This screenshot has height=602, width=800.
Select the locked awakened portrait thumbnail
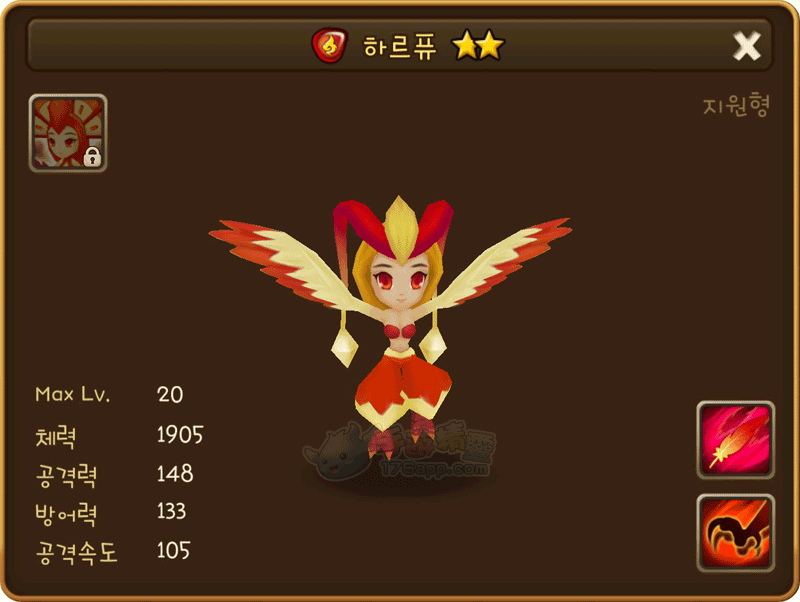(x=68, y=133)
